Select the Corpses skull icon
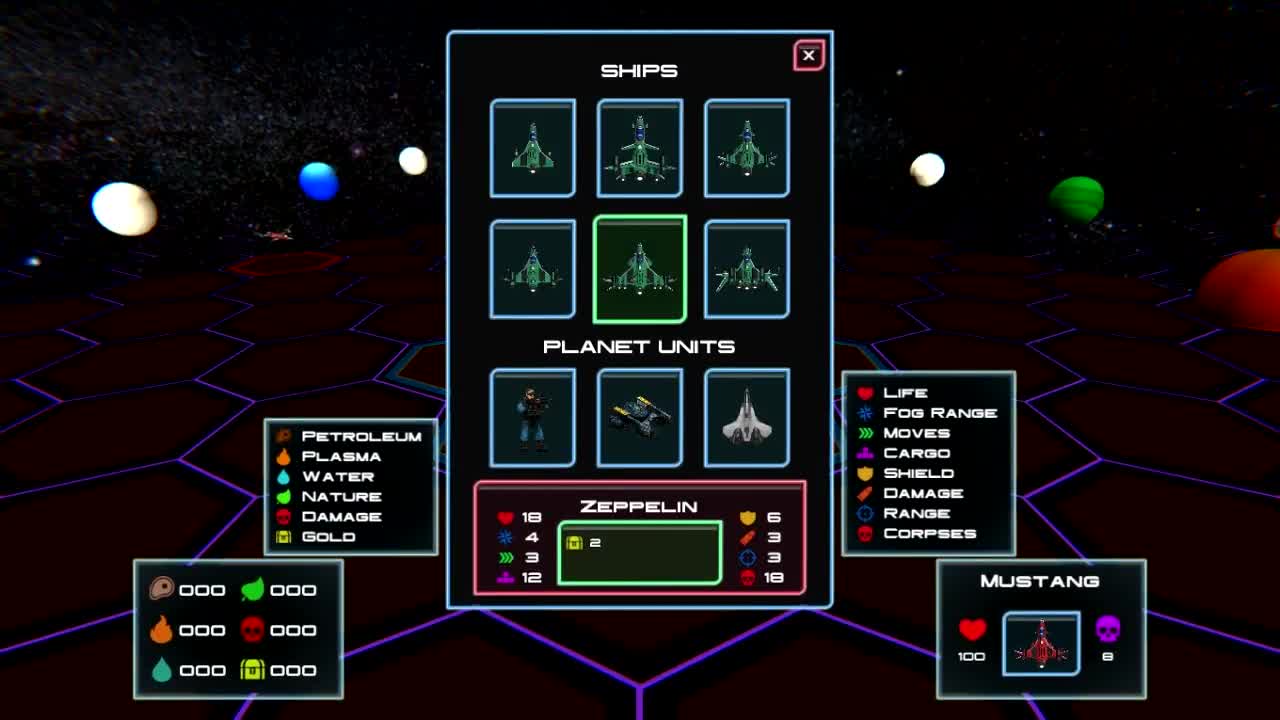The width and height of the screenshot is (1280, 720). pos(864,533)
